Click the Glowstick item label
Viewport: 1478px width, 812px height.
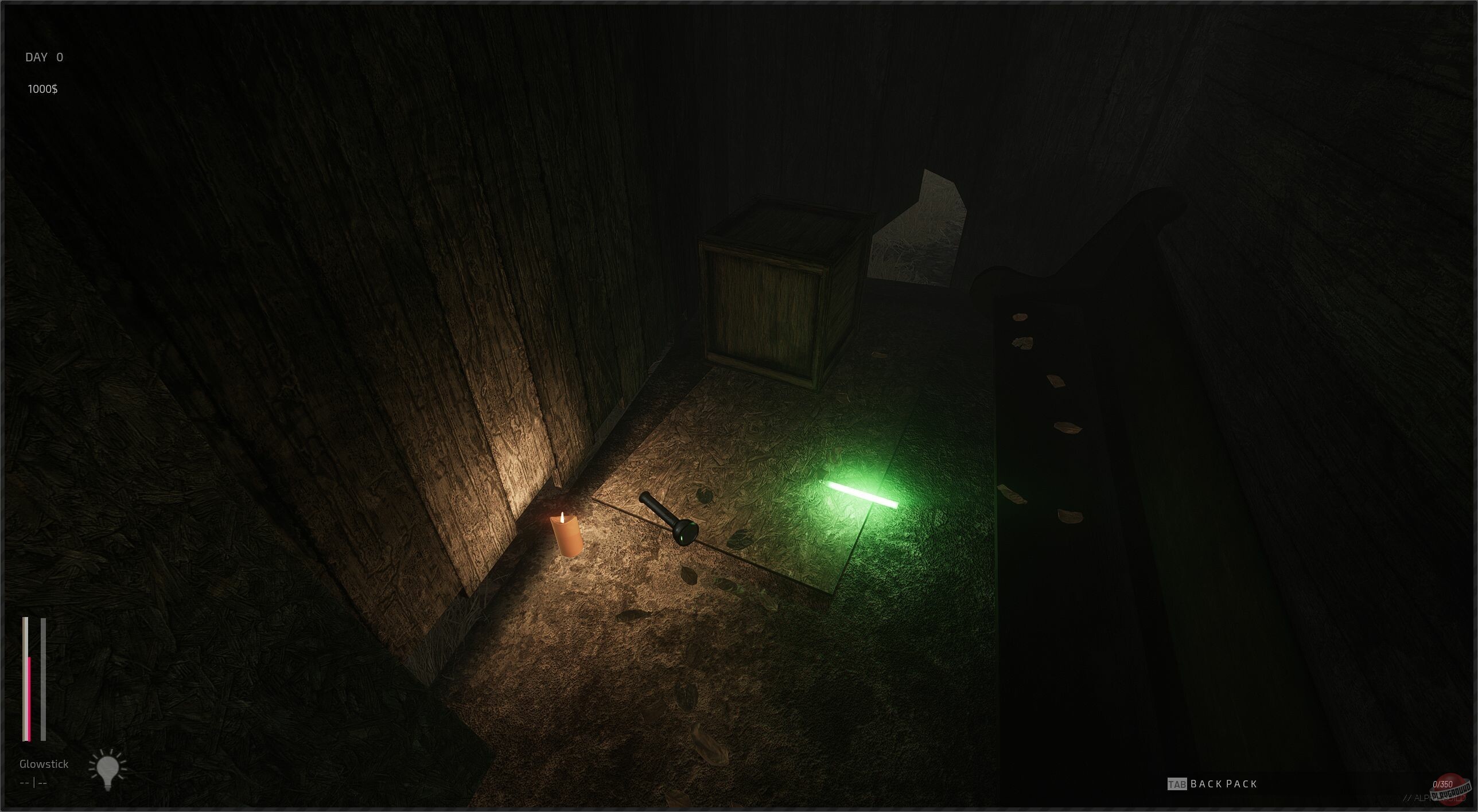(44, 763)
